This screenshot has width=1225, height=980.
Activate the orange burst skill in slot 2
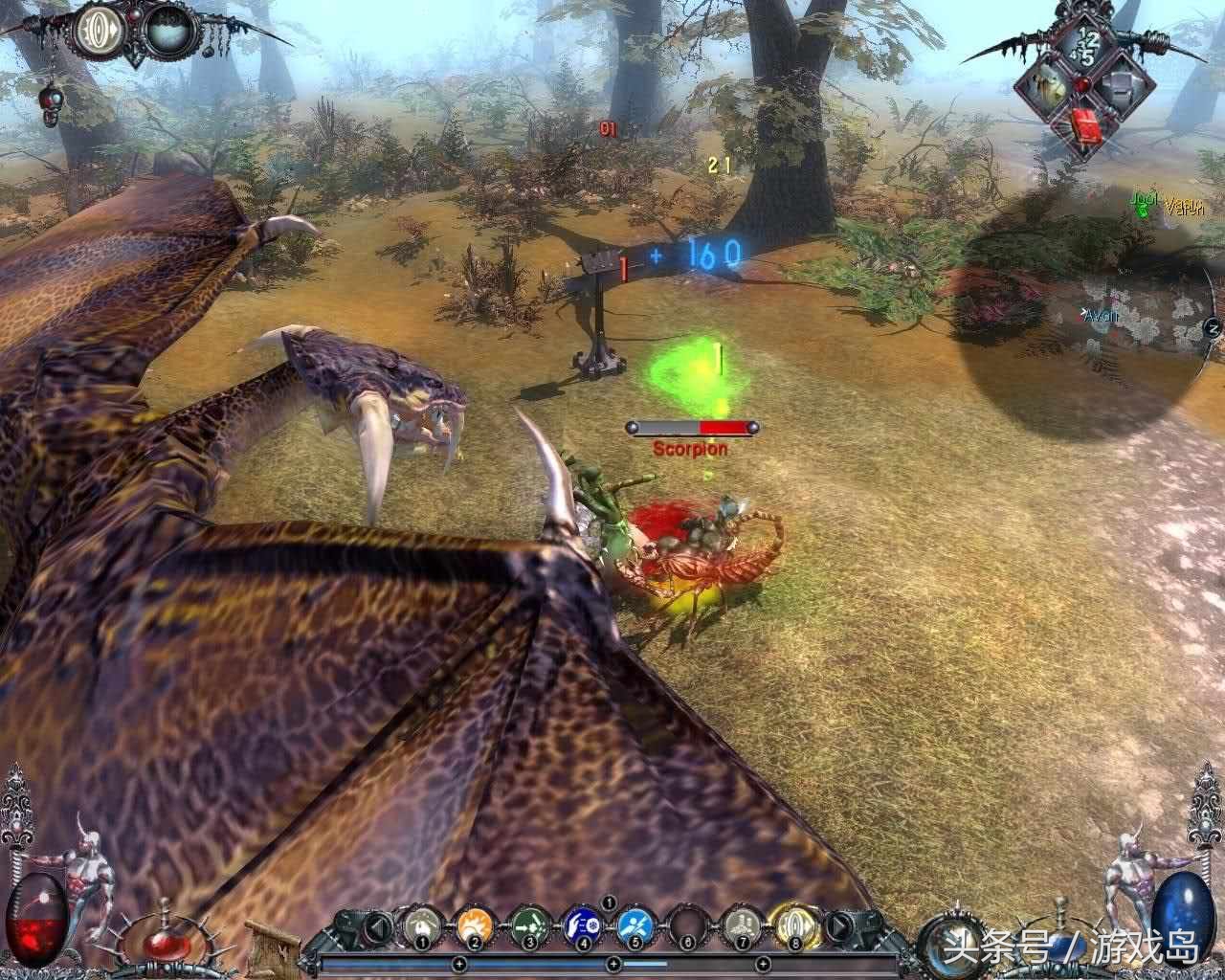pyautogui.click(x=475, y=924)
